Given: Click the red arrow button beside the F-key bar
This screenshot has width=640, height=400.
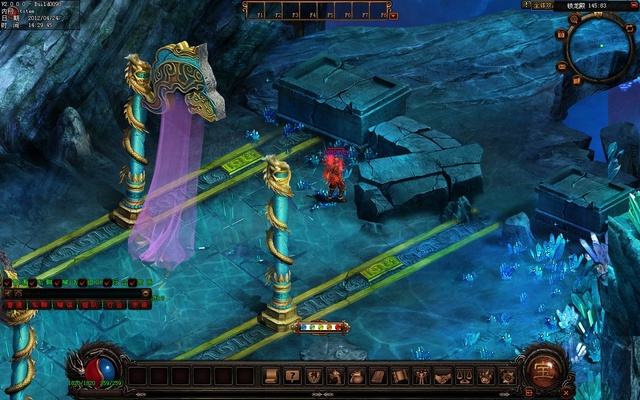Looking at the screenshot, I should (x=394, y=15).
